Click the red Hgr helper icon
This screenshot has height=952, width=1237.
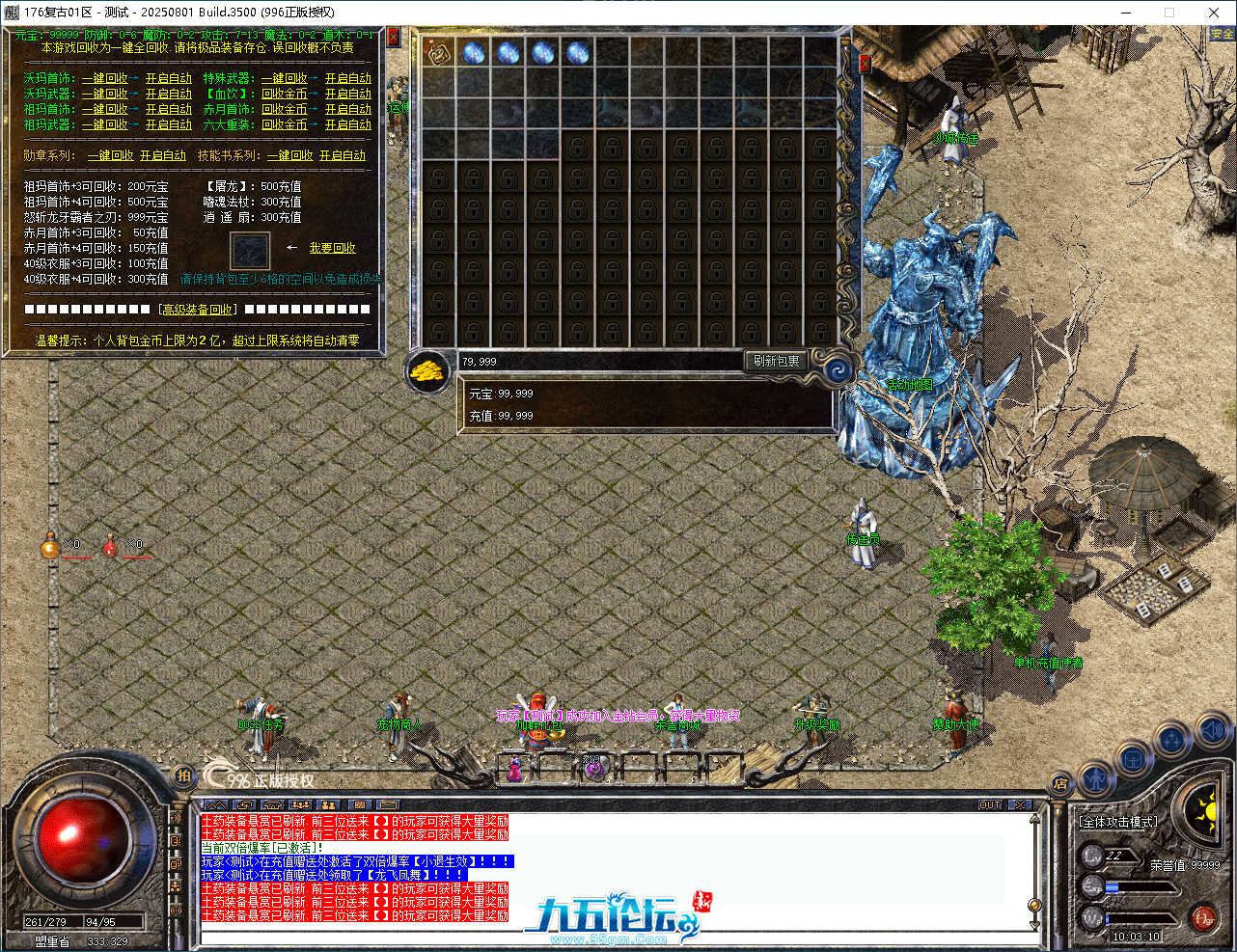[x=1204, y=917]
